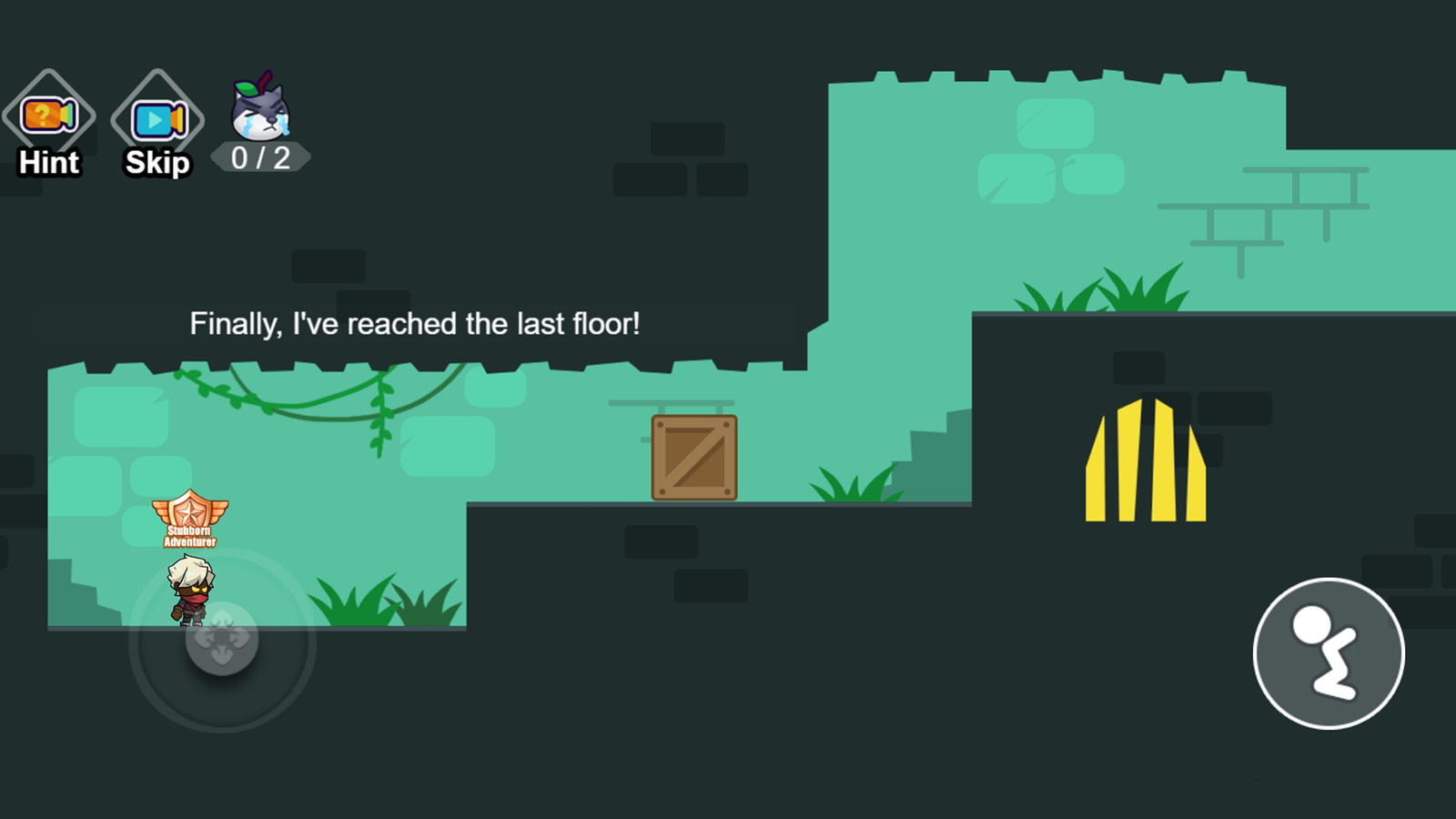Image resolution: width=1456 pixels, height=819 pixels.
Task: Click the question mark on the Hint camera
Action: (x=43, y=113)
